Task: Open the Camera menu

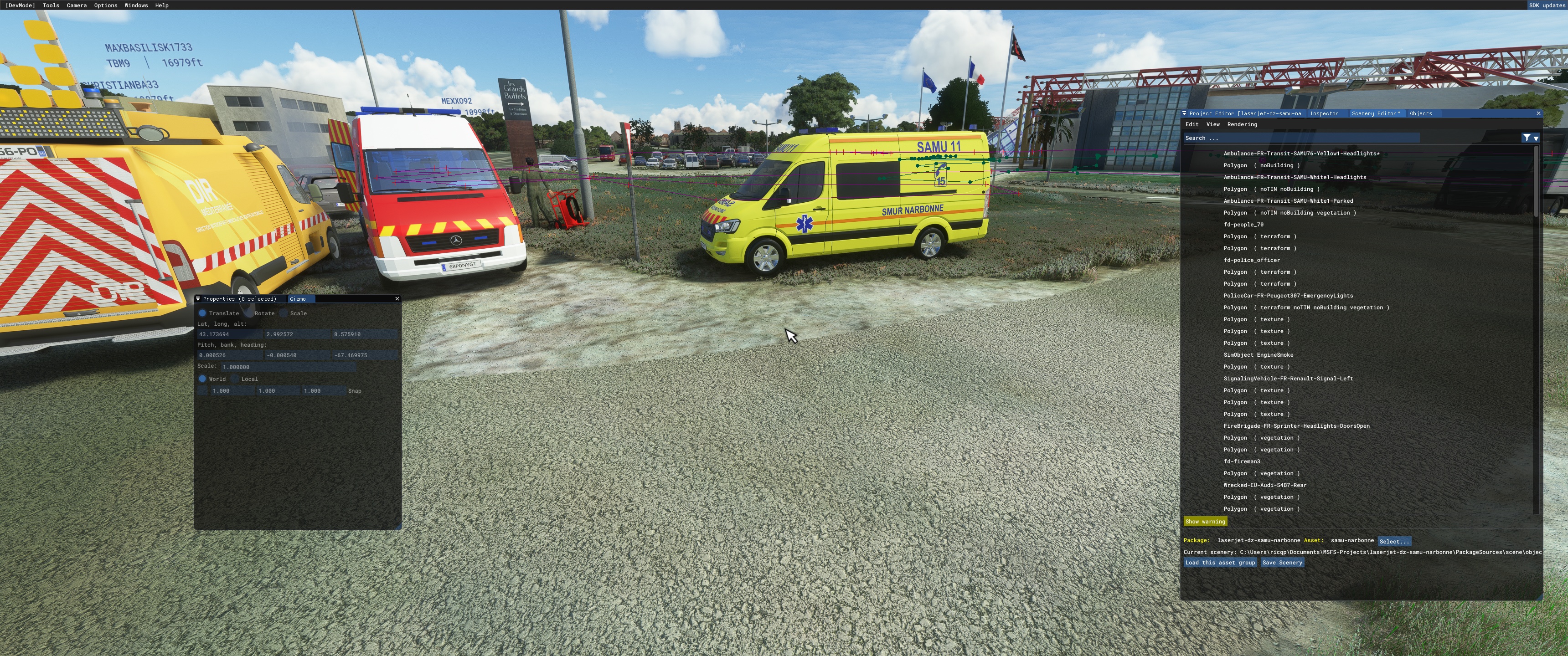Action: [x=76, y=5]
